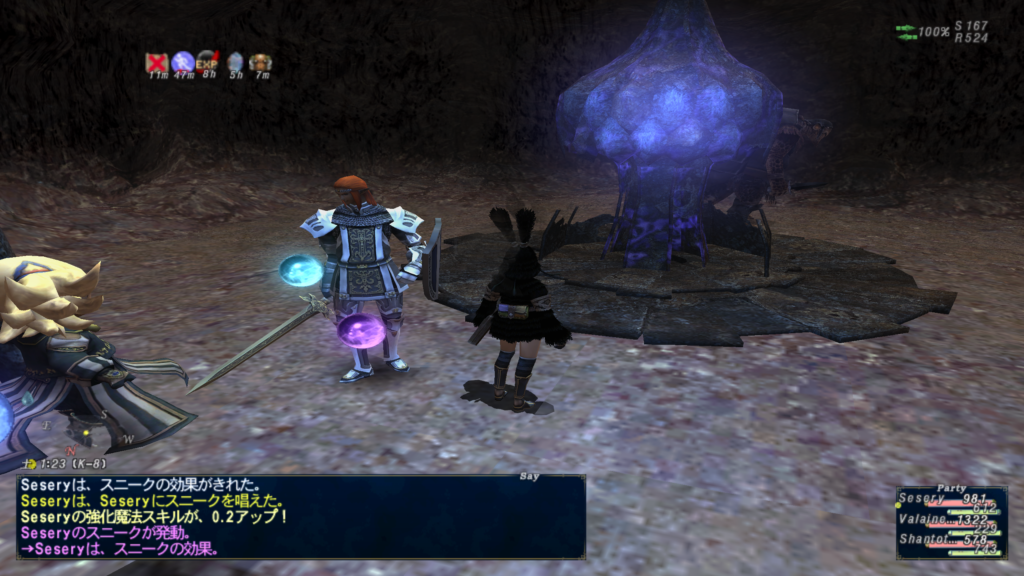Screen dimensions: 1024x576
Task: Select the EXP bonus status icon
Action: tap(208, 63)
